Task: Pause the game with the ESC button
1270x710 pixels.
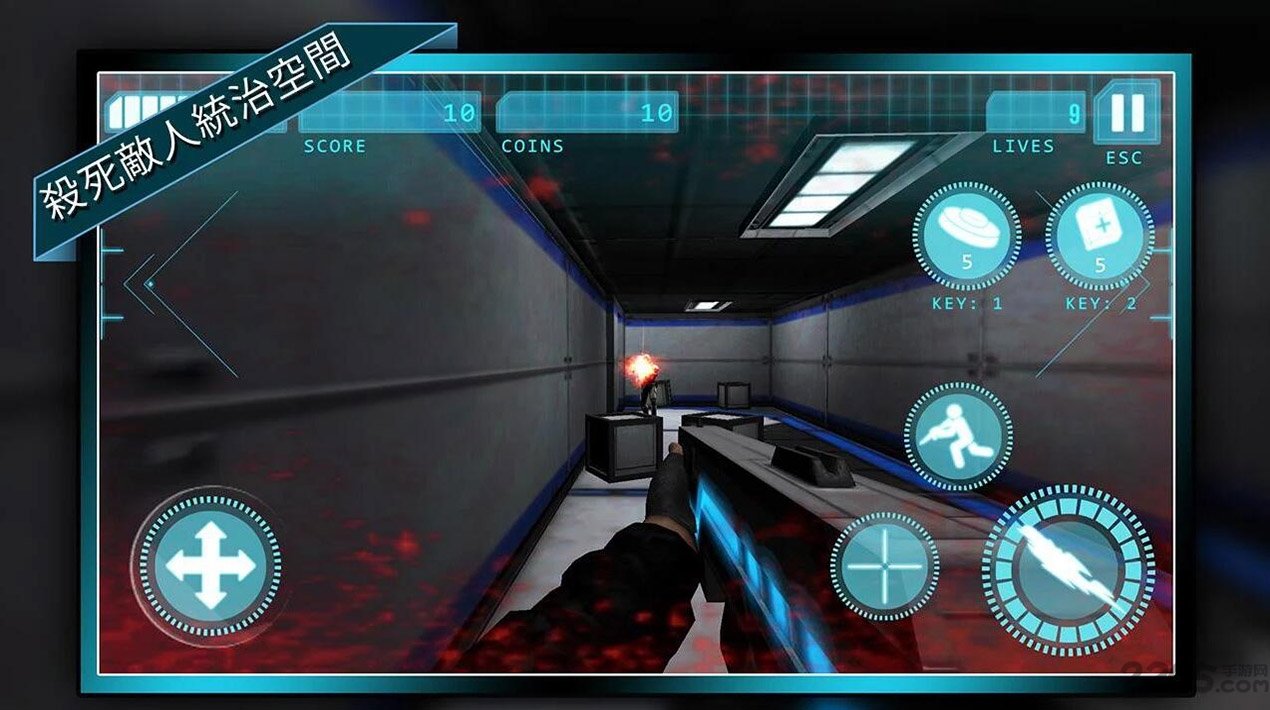Action: click(1127, 113)
